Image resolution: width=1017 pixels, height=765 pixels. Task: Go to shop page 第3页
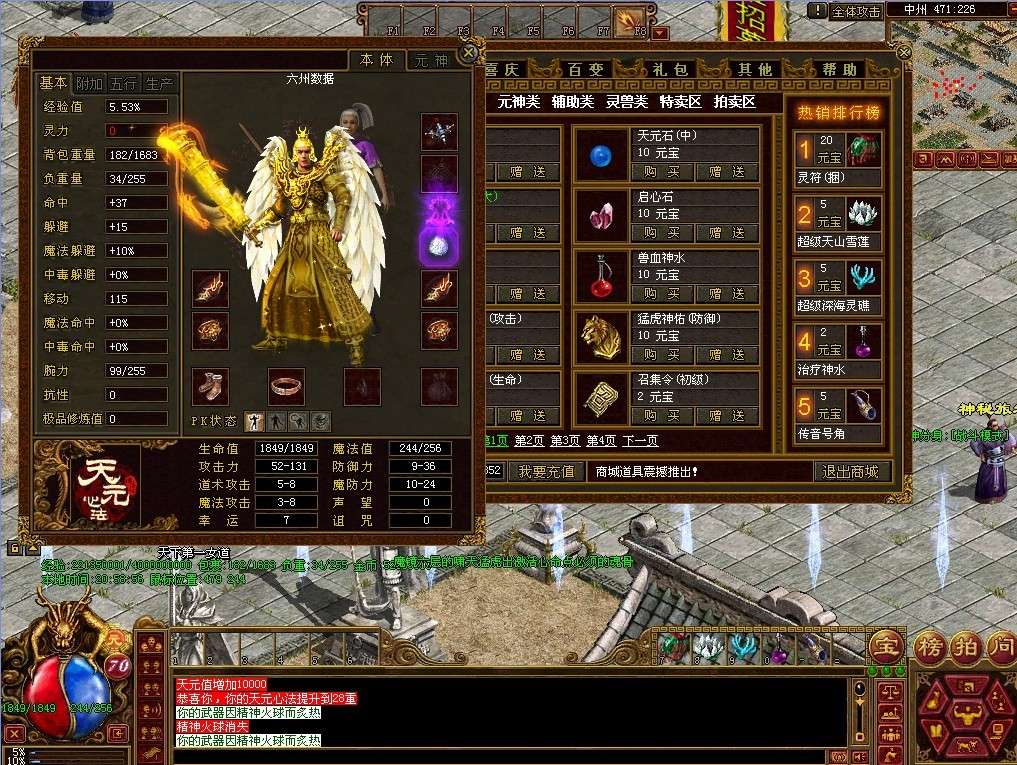coord(565,441)
